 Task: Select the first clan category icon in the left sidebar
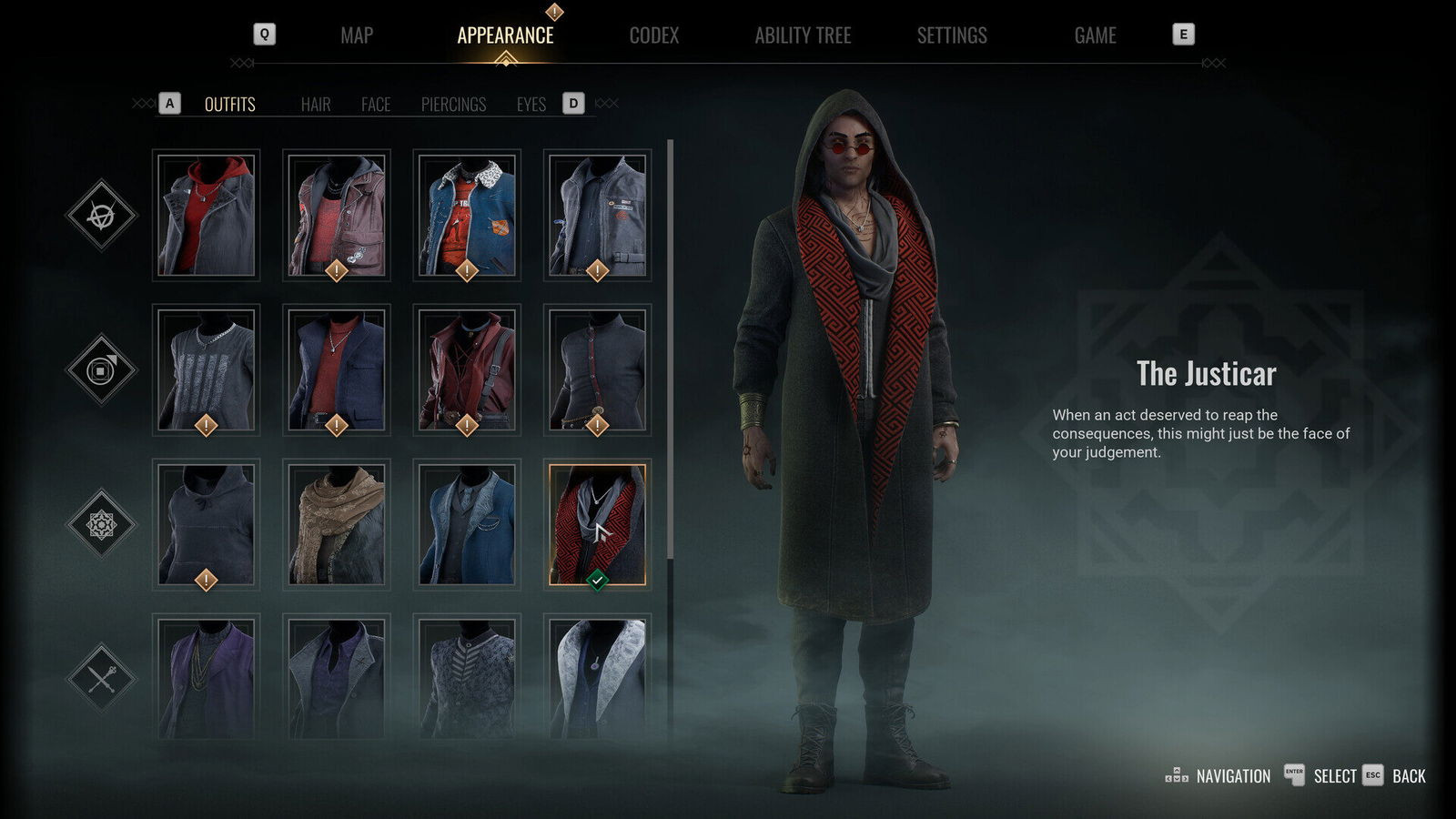(x=103, y=216)
